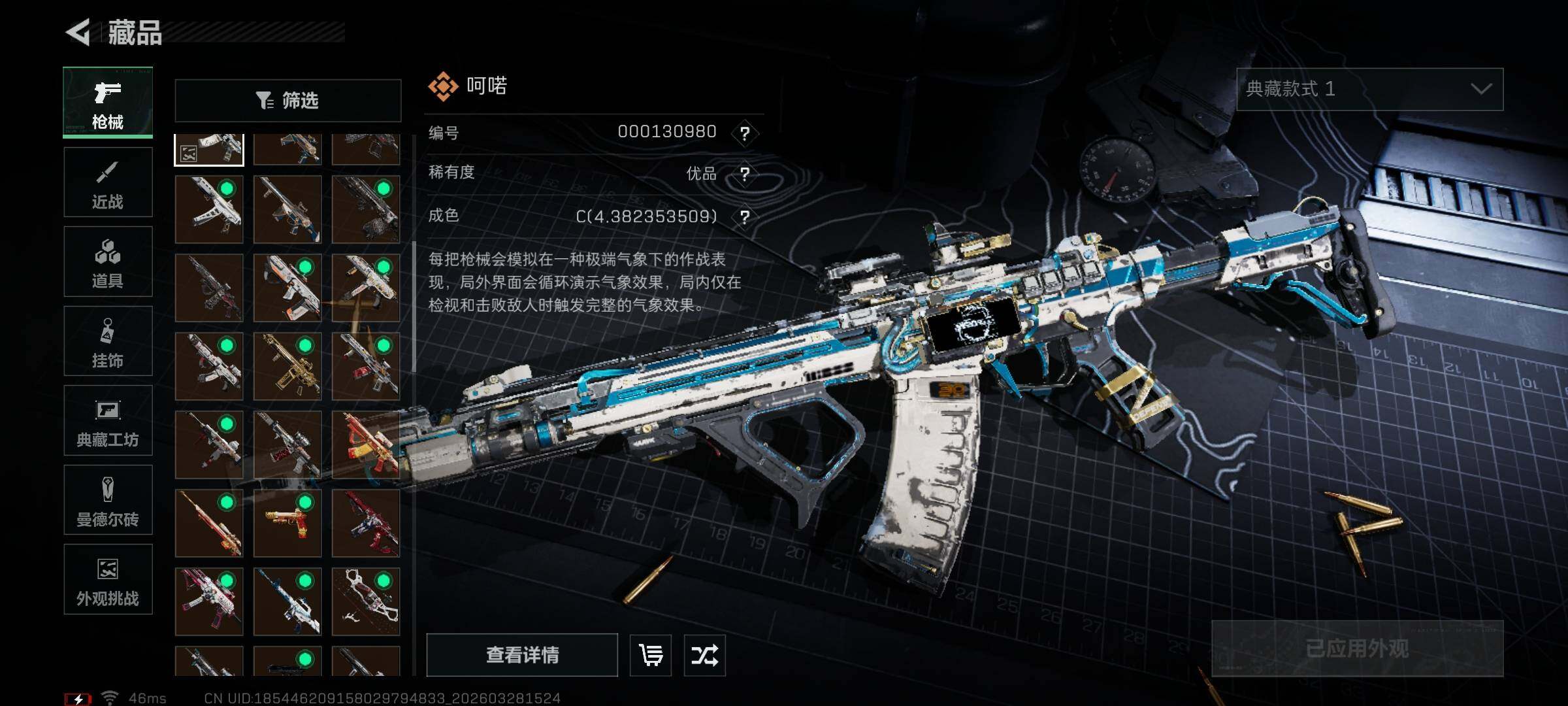The width and height of the screenshot is (1568, 706).
Task: Open the 典藏工坊 workshop tab
Action: pyautogui.click(x=108, y=420)
